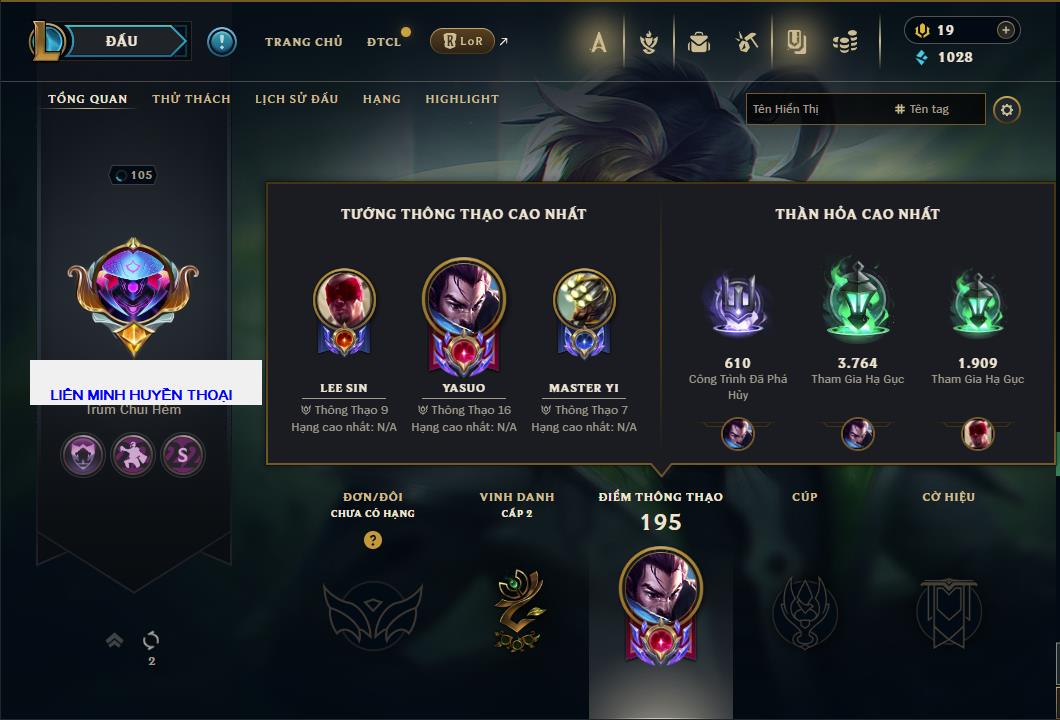Open the CÚP trophy section
Screen dimensions: 1060x720
[x=804, y=609]
